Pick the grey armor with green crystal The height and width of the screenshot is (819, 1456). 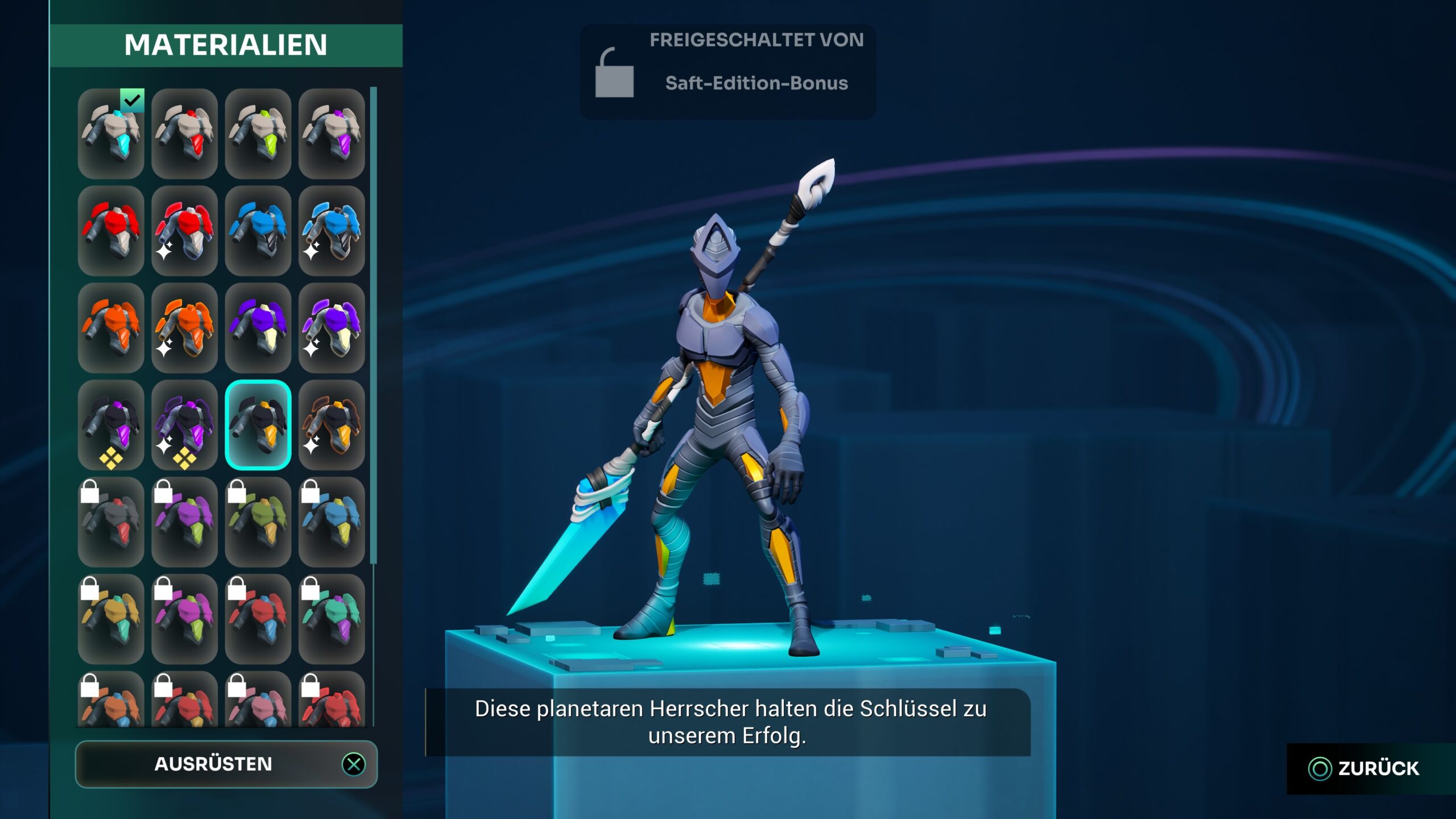click(x=258, y=134)
